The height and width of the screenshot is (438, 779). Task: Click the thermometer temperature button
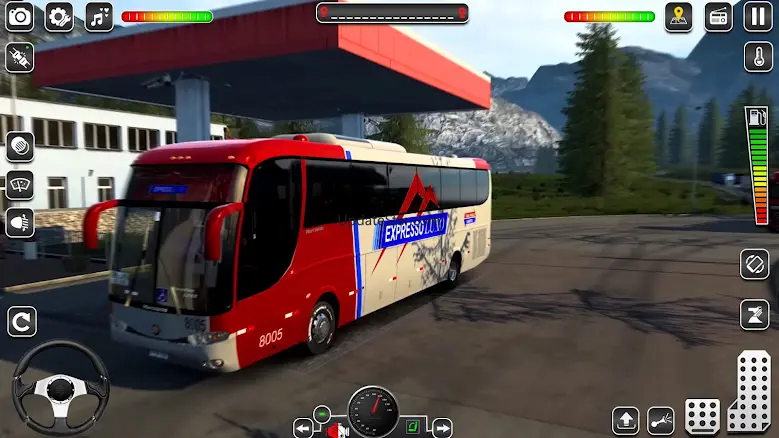click(x=758, y=57)
